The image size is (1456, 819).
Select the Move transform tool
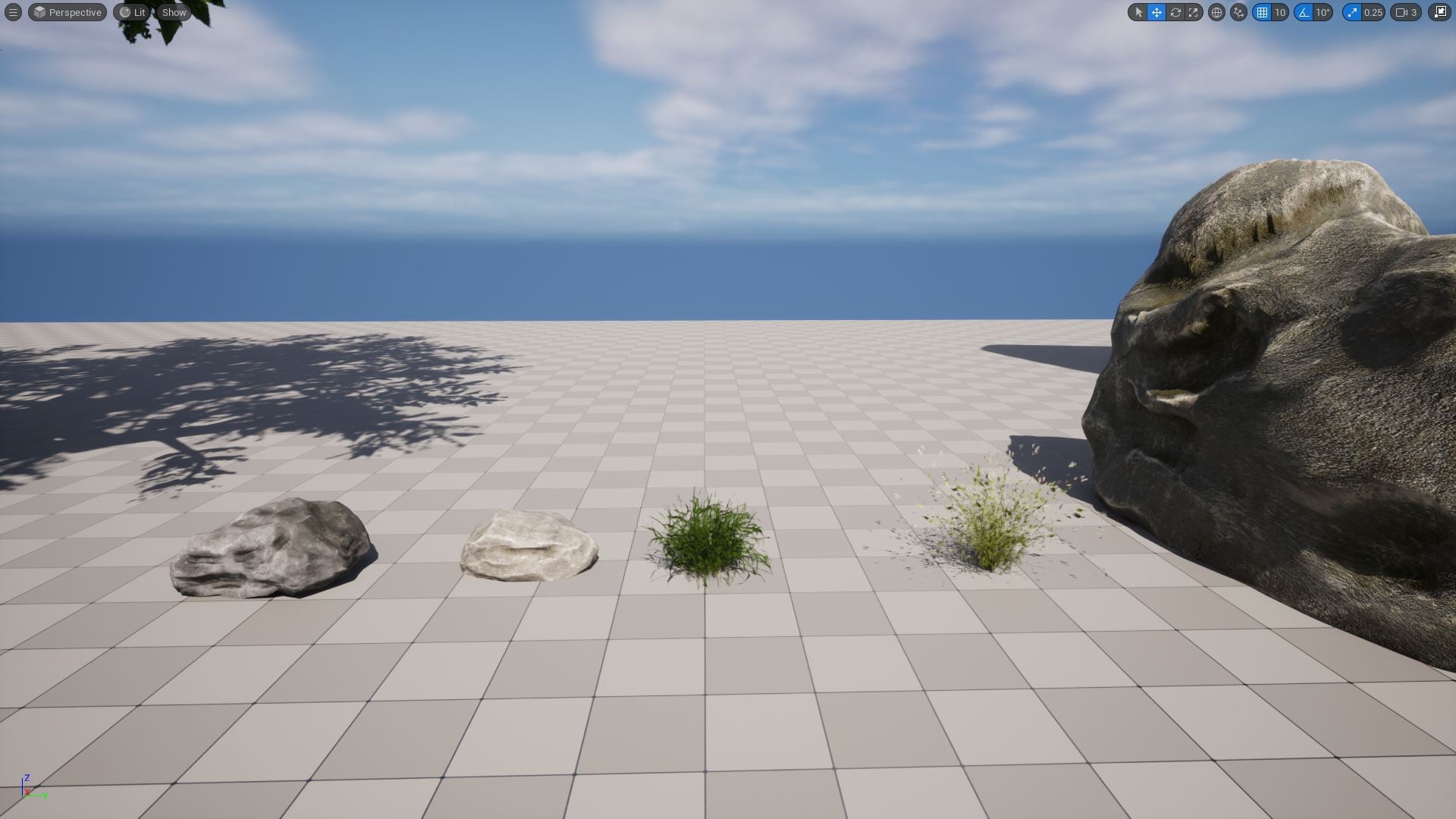click(x=1156, y=12)
